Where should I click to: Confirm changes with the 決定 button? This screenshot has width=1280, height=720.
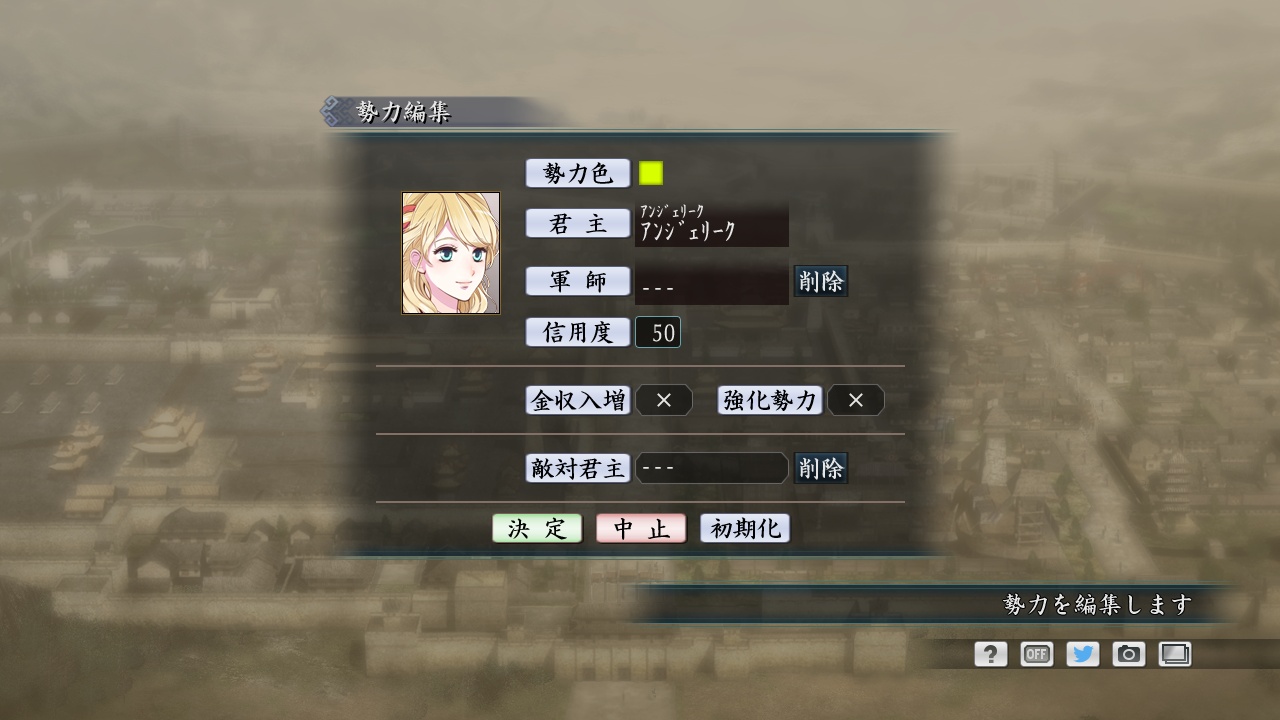pyautogui.click(x=537, y=528)
